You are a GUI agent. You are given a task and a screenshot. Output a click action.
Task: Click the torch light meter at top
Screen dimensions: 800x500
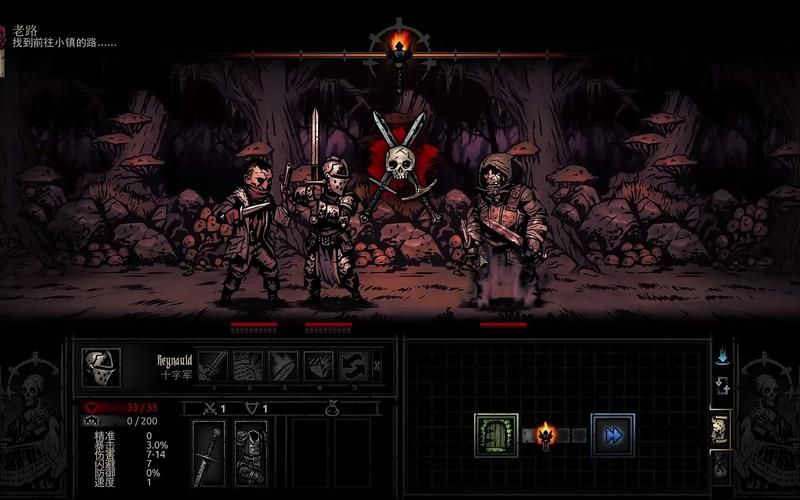coord(400,42)
